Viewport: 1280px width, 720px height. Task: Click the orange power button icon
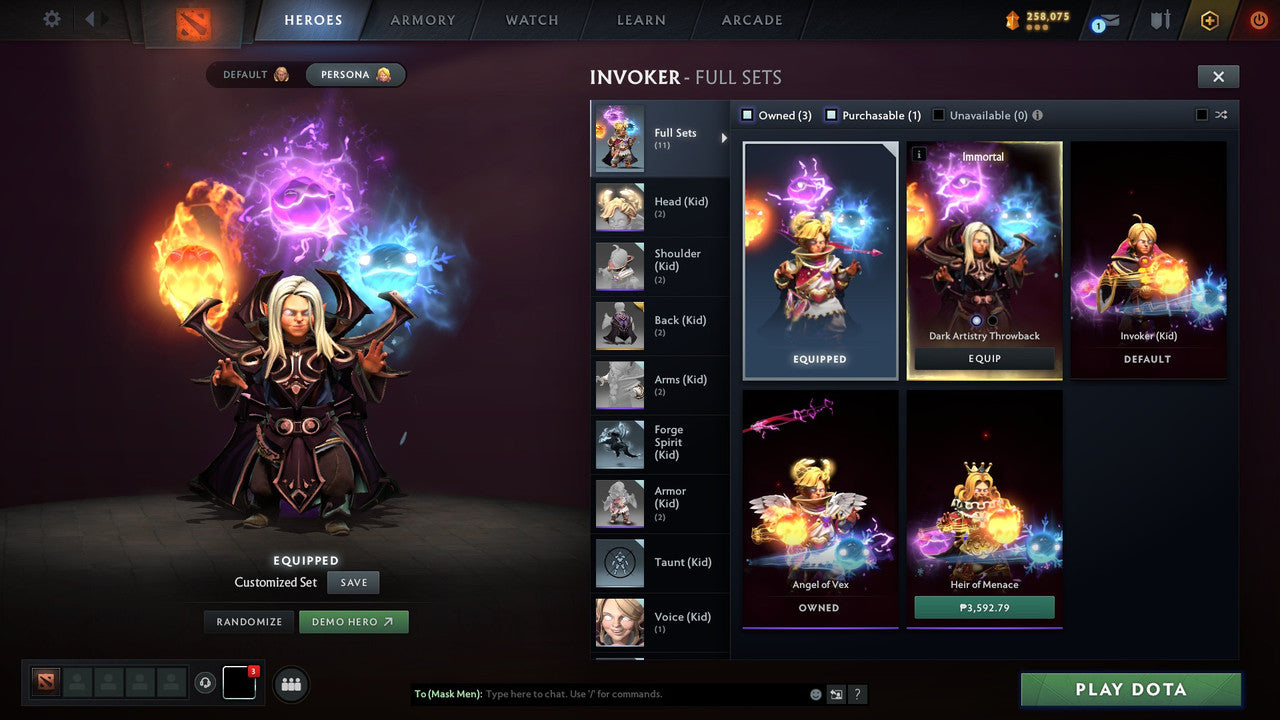click(1258, 20)
